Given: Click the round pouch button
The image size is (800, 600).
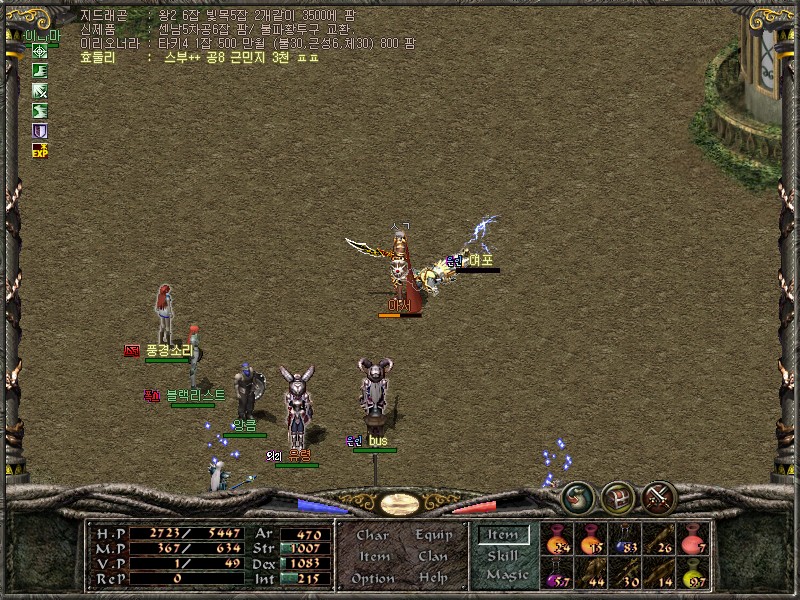Looking at the screenshot, I should (x=577, y=497).
